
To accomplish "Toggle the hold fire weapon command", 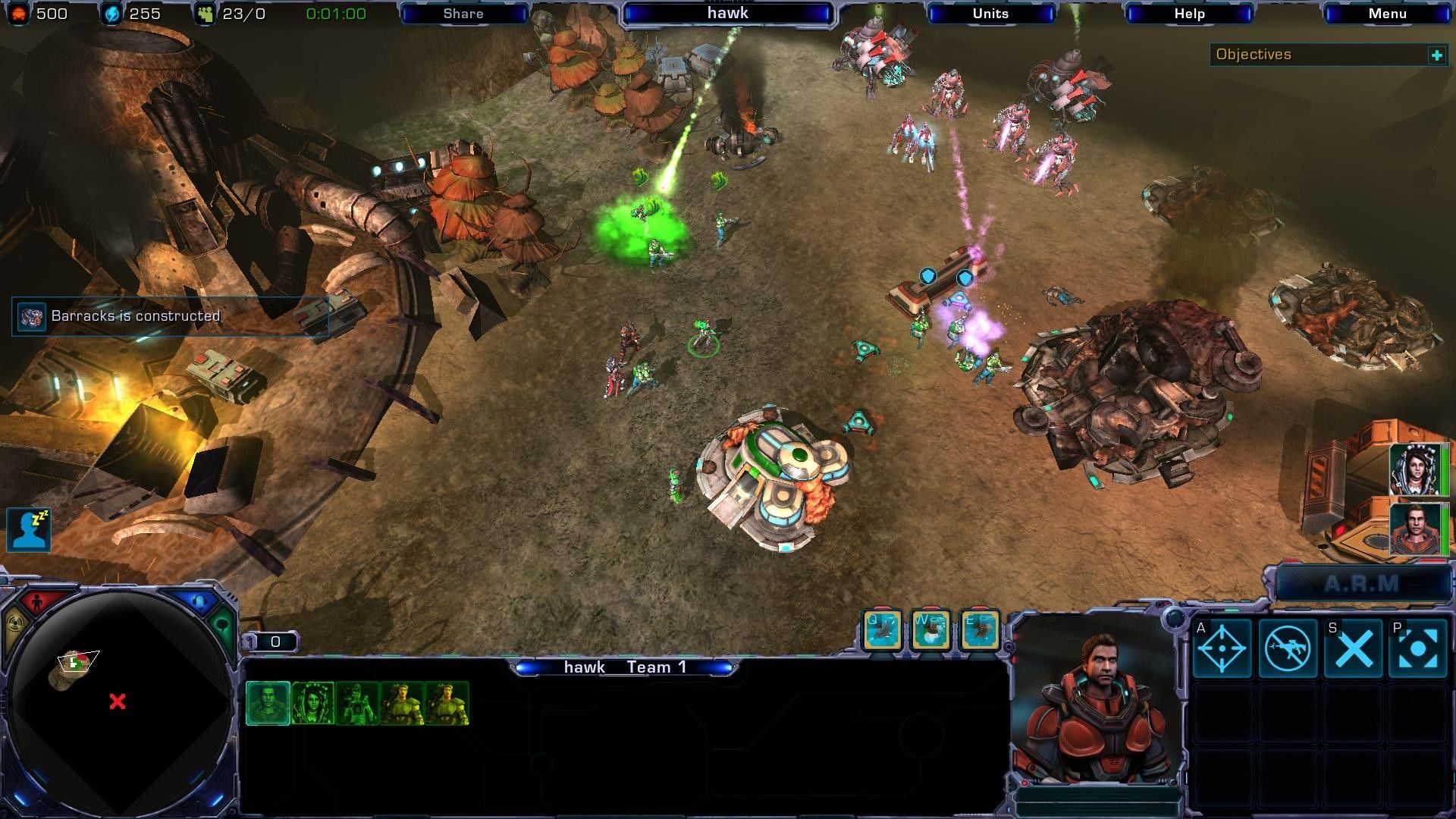I will pyautogui.click(x=1288, y=648).
